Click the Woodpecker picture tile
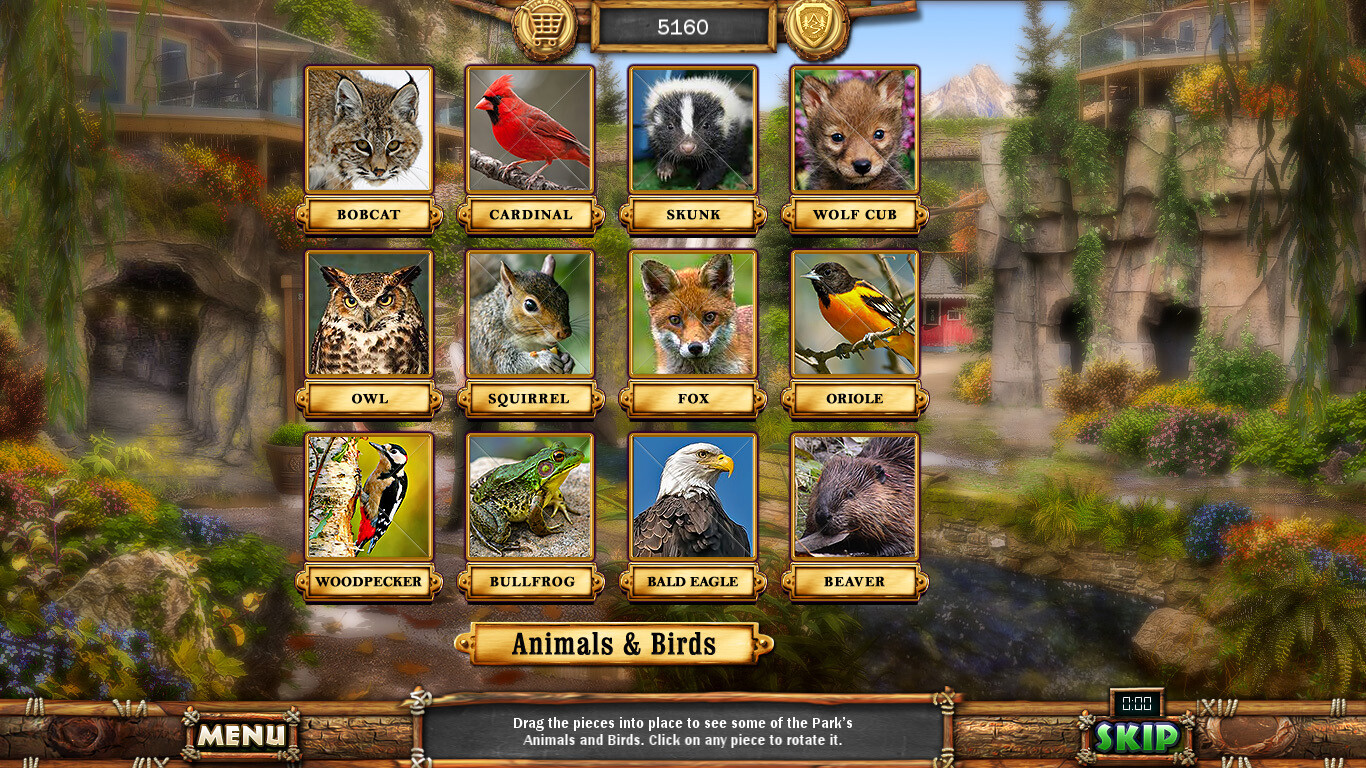 point(369,496)
